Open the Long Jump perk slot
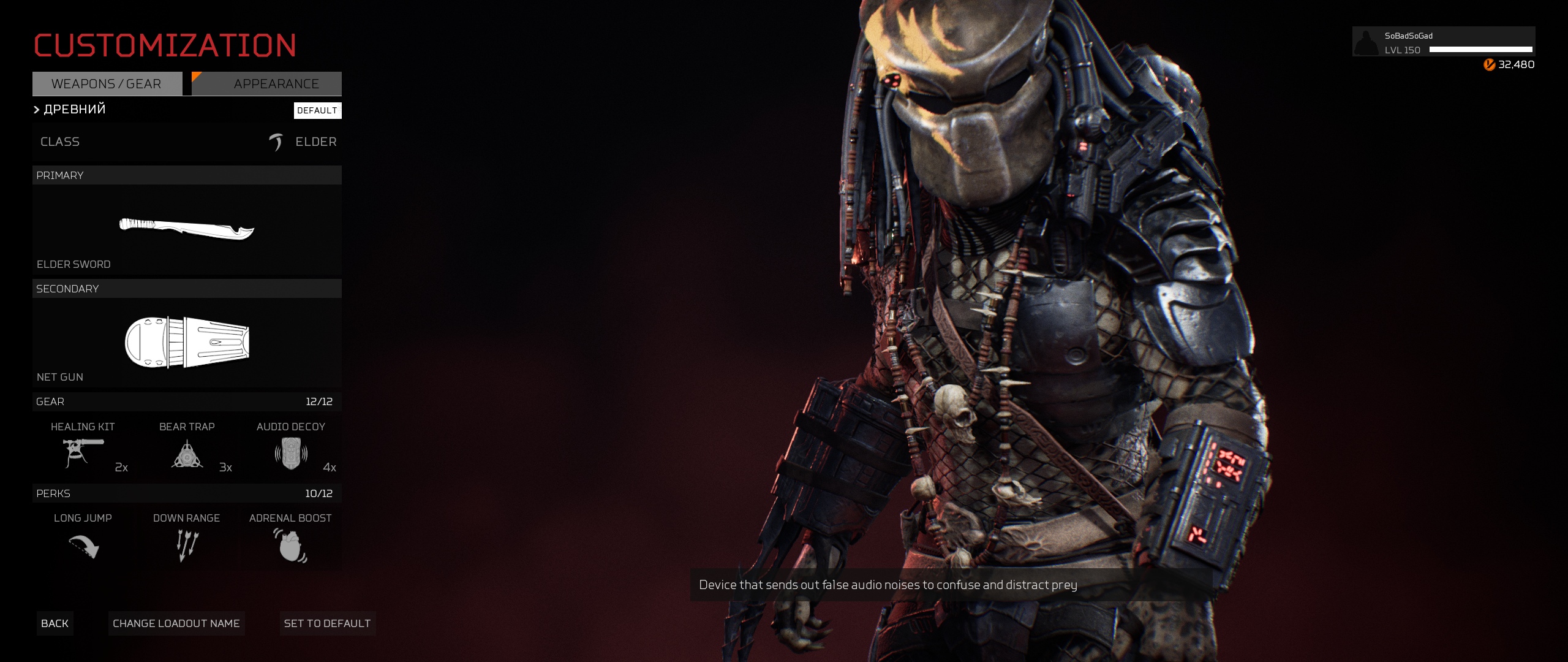 pos(83,539)
